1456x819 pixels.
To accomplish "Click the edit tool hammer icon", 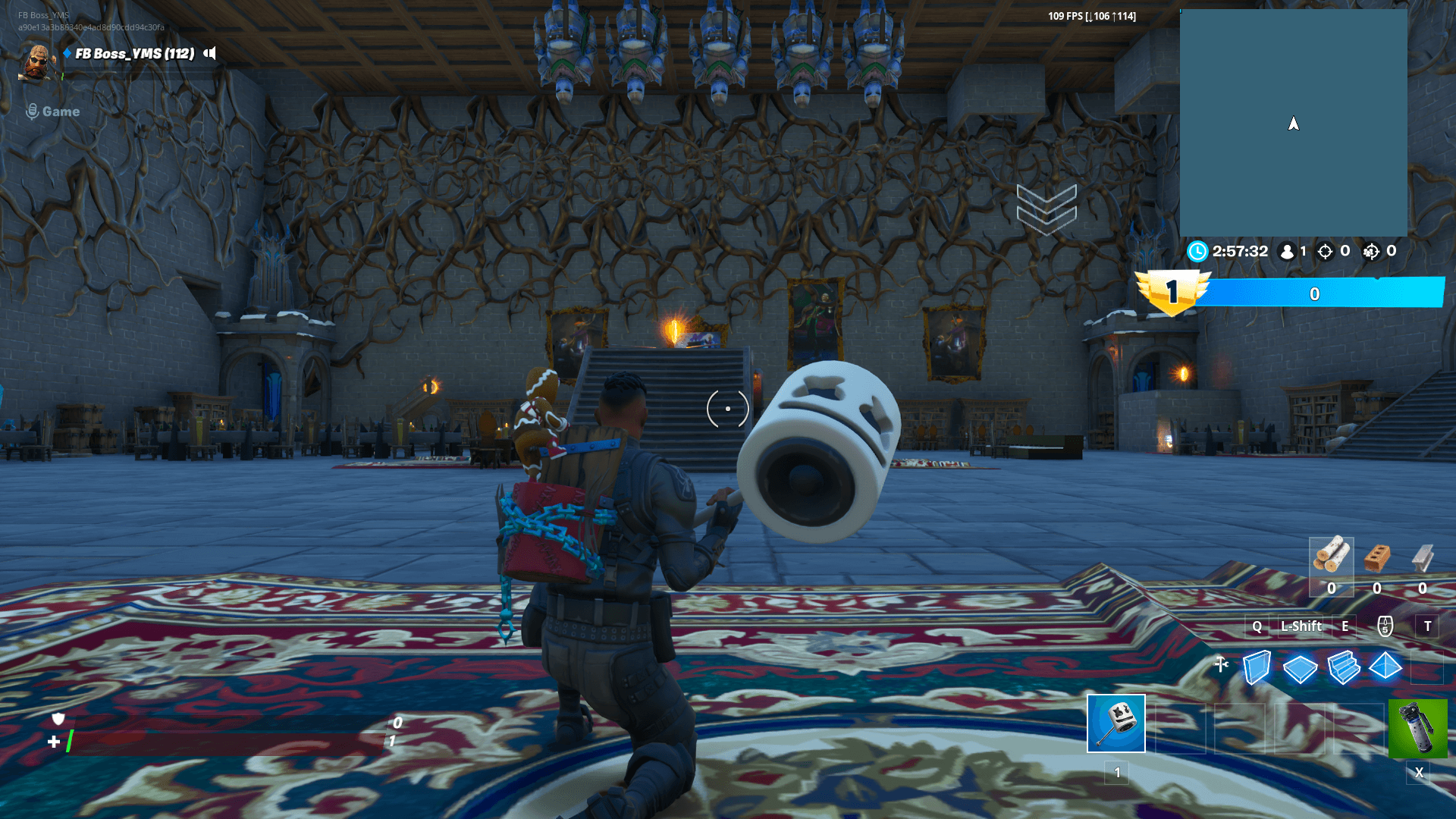I will click(x=1219, y=664).
